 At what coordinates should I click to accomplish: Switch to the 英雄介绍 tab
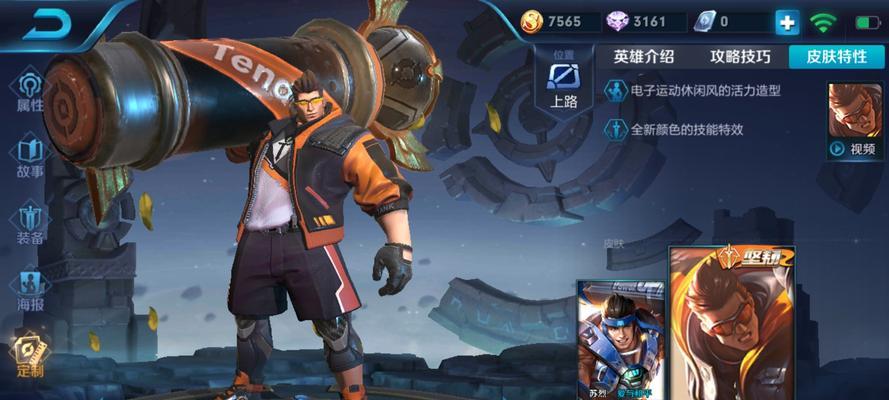click(x=644, y=57)
